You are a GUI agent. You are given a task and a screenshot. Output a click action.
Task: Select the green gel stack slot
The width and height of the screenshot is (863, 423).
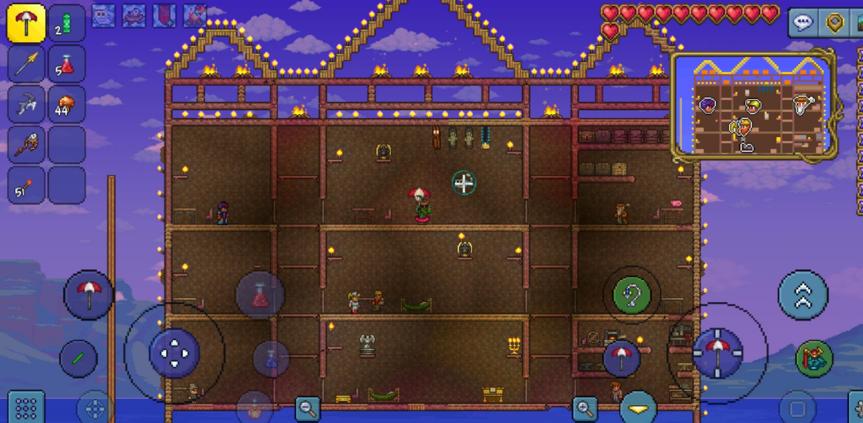pos(66,23)
